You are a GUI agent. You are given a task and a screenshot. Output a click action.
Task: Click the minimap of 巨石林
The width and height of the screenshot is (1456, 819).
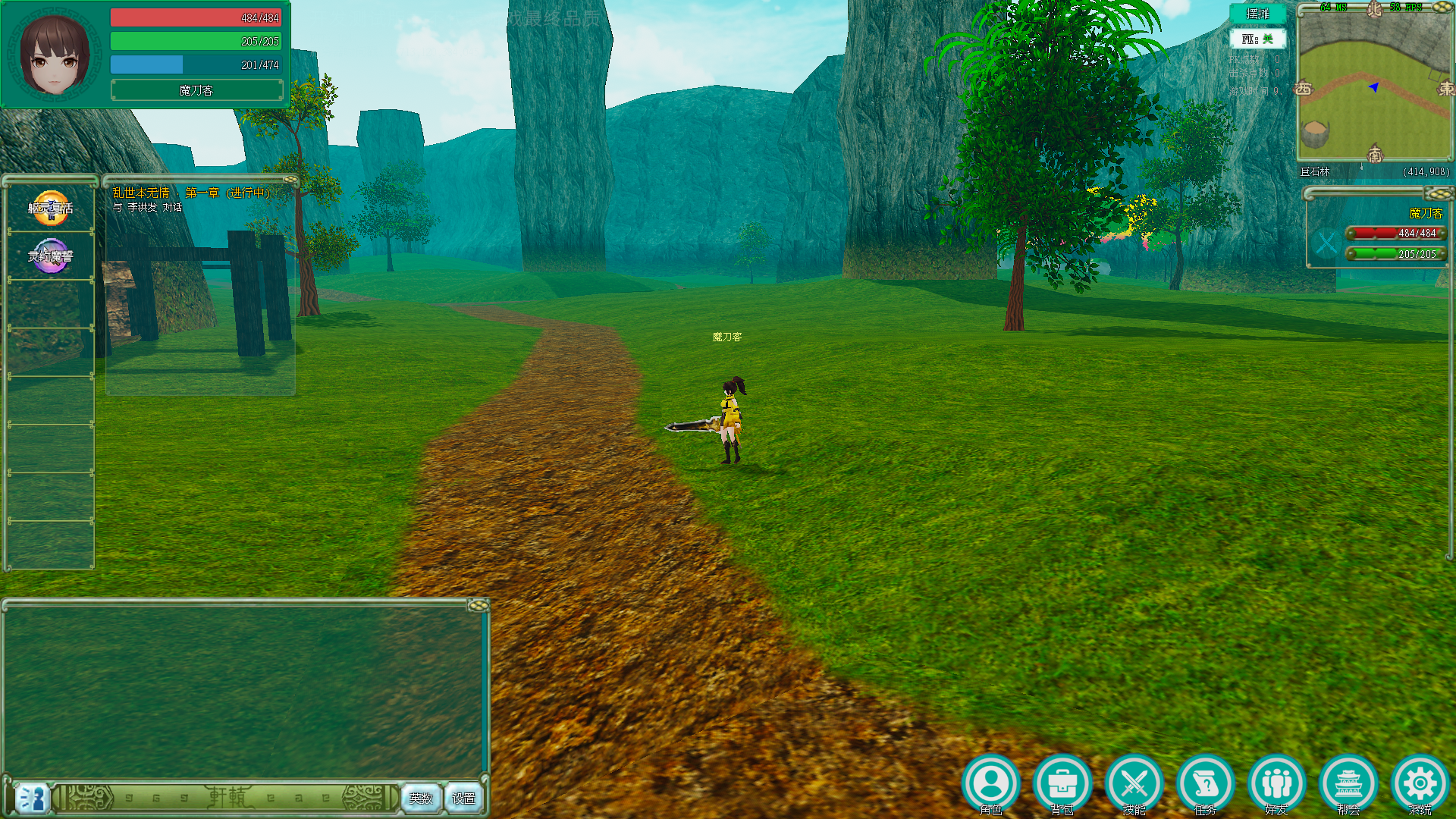(x=1374, y=85)
